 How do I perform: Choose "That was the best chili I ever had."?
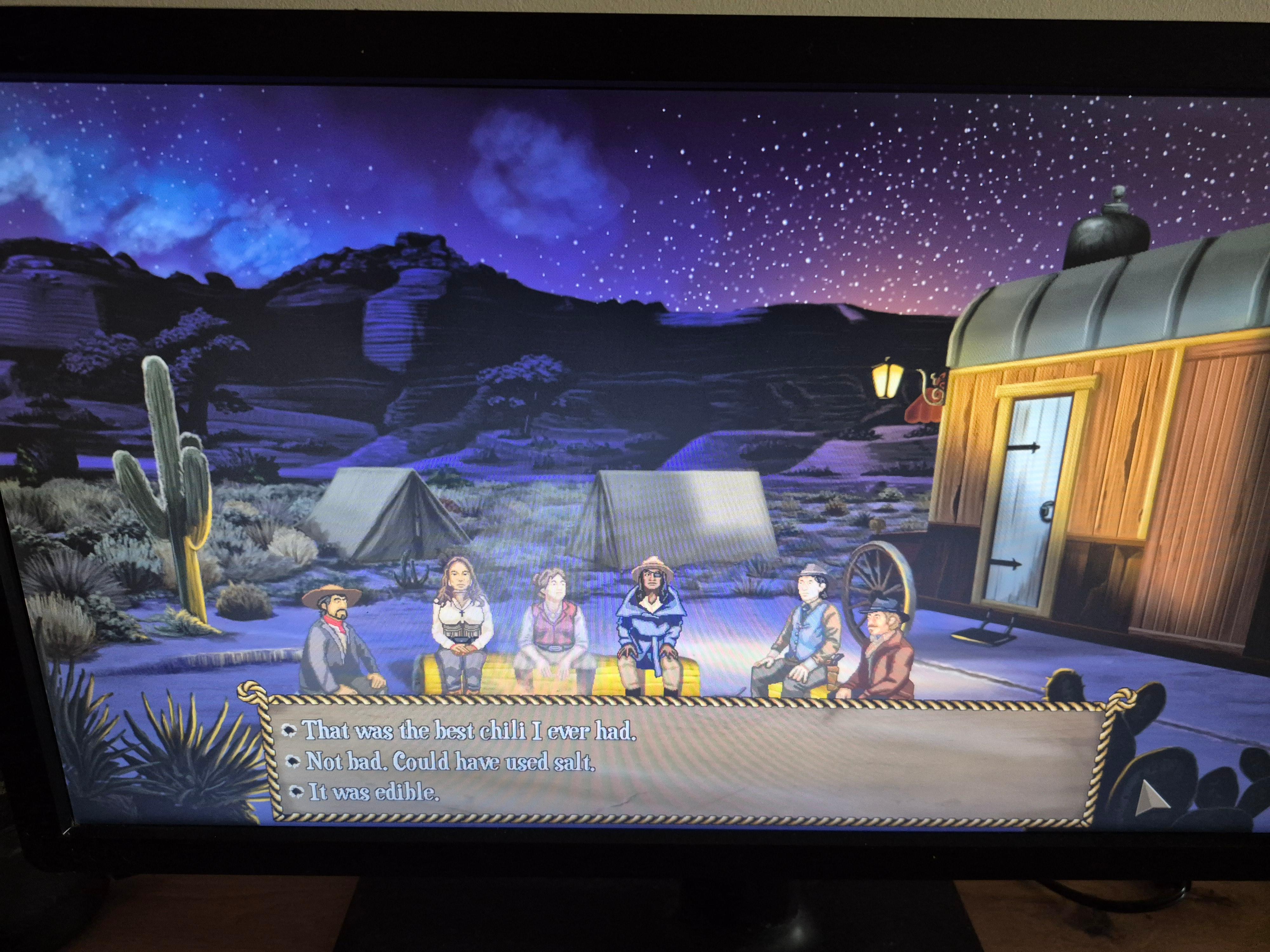point(469,731)
